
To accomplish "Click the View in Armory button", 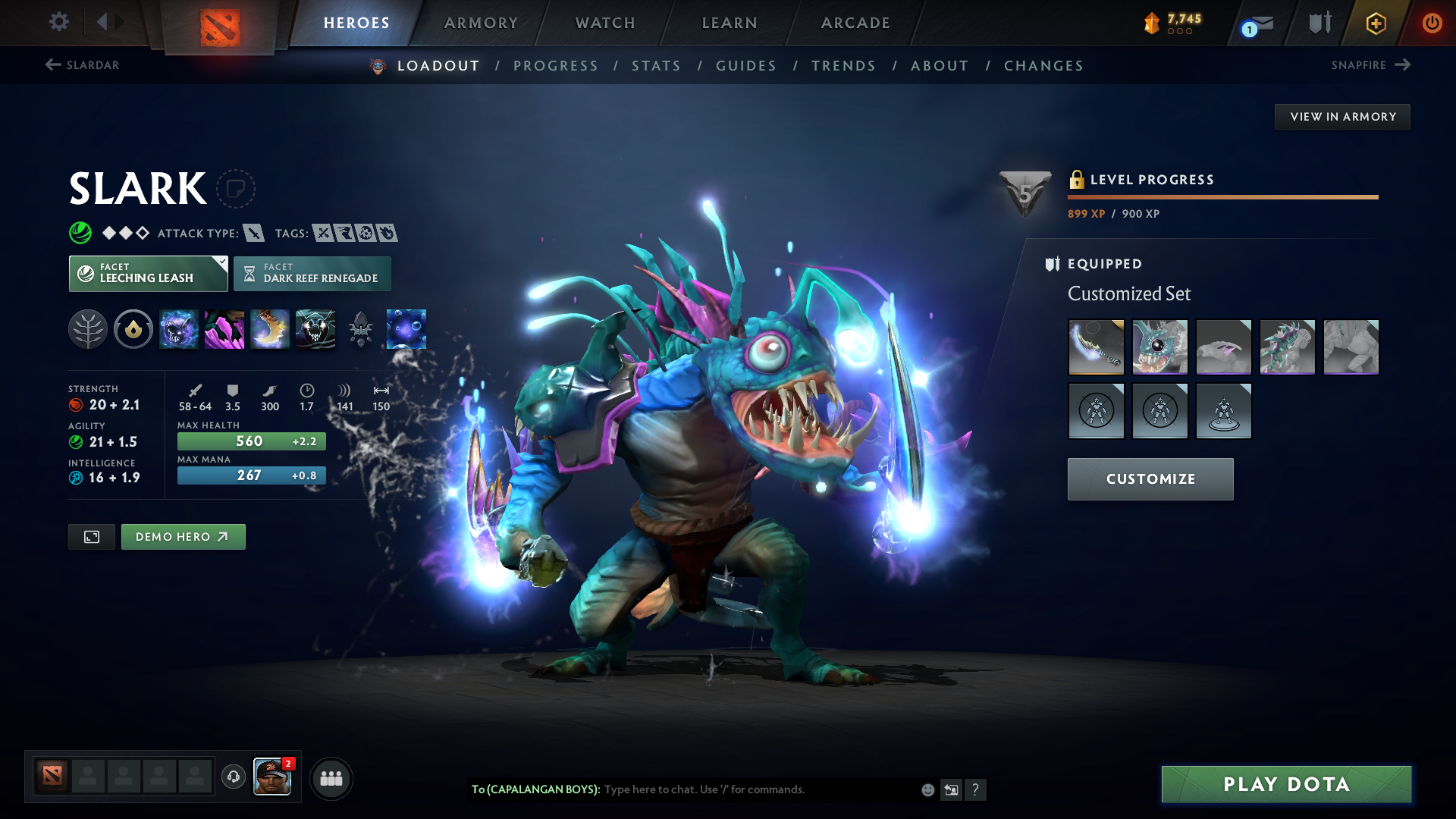I will [x=1342, y=117].
